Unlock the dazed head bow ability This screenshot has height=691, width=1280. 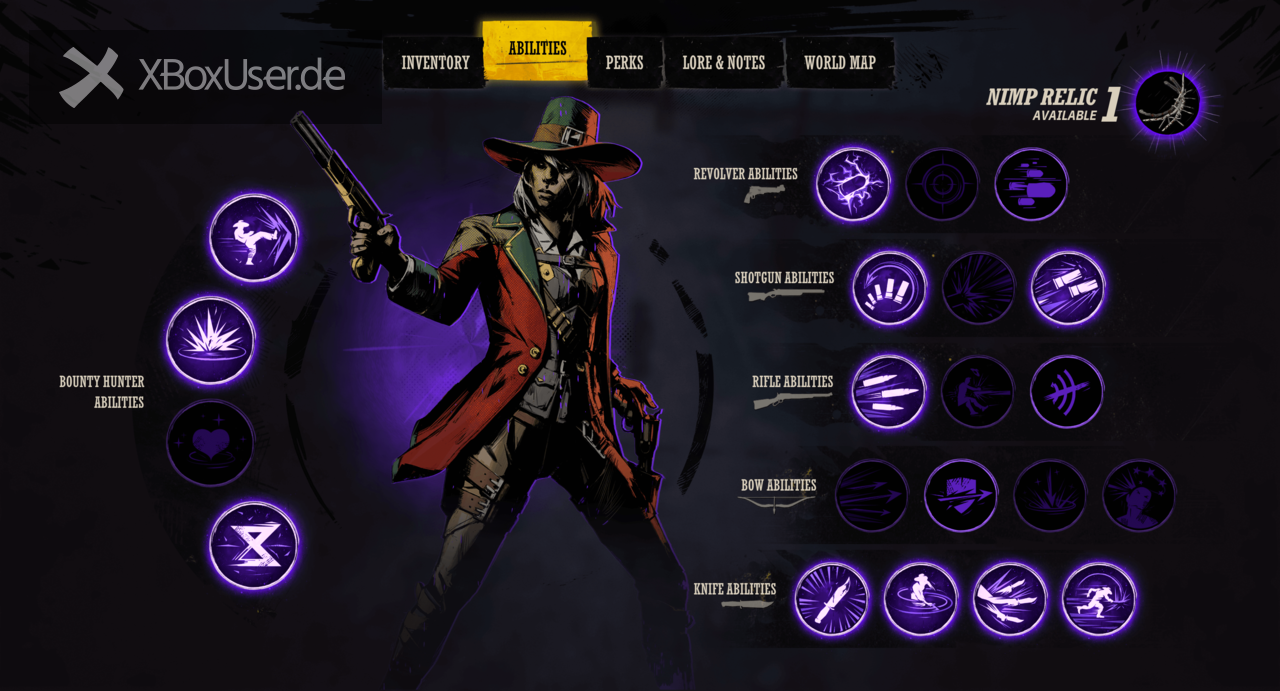tap(1139, 496)
